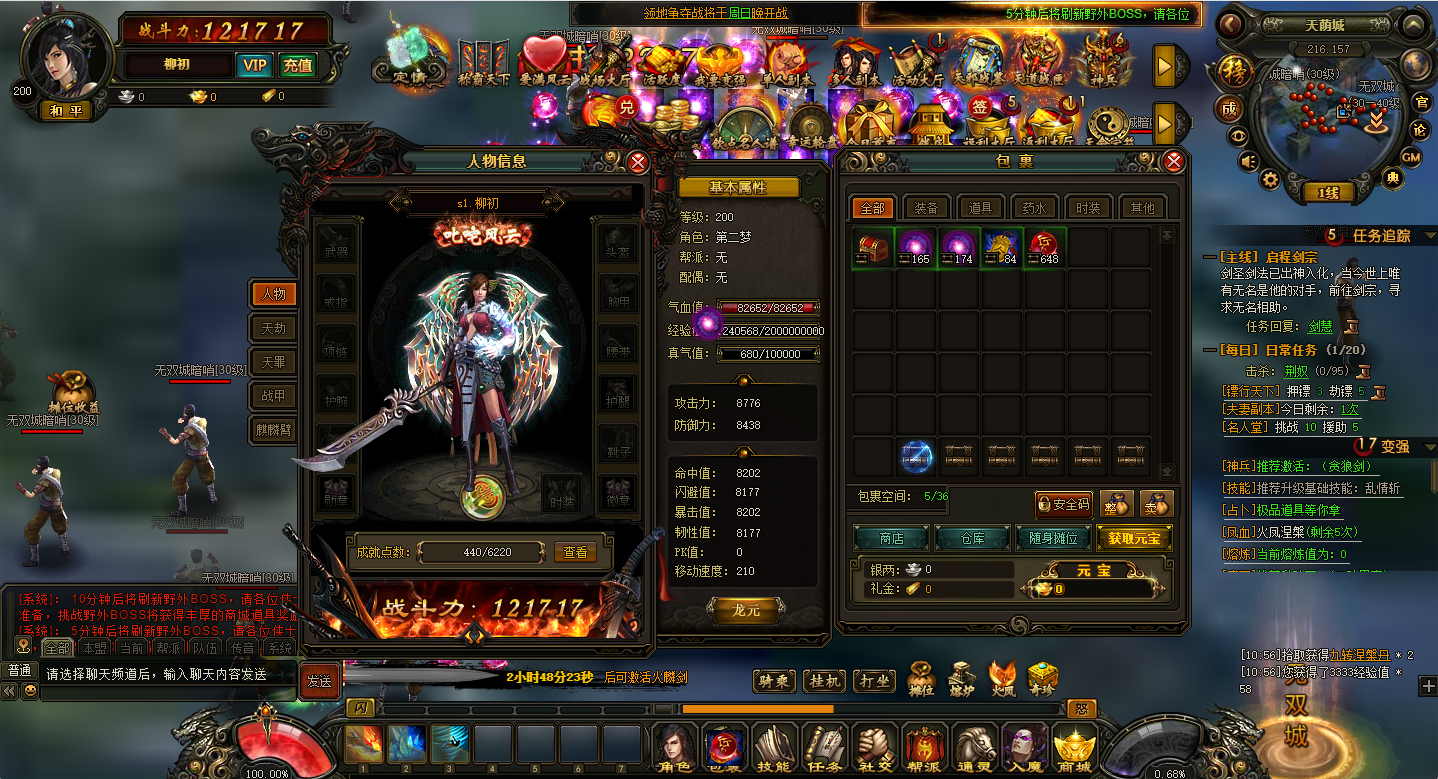Mount up with the 骑乘 button
Viewport: 1438px width, 779px height.
[x=774, y=681]
